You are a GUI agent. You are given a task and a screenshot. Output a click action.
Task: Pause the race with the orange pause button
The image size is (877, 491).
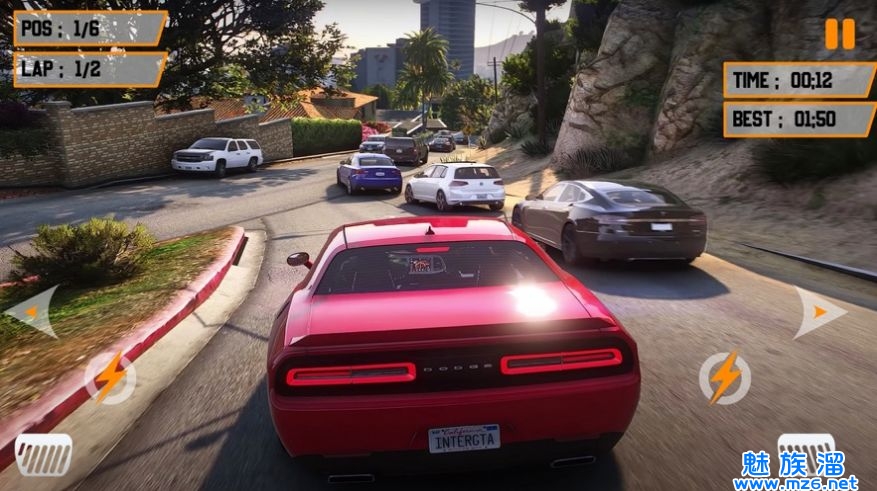(x=840, y=34)
